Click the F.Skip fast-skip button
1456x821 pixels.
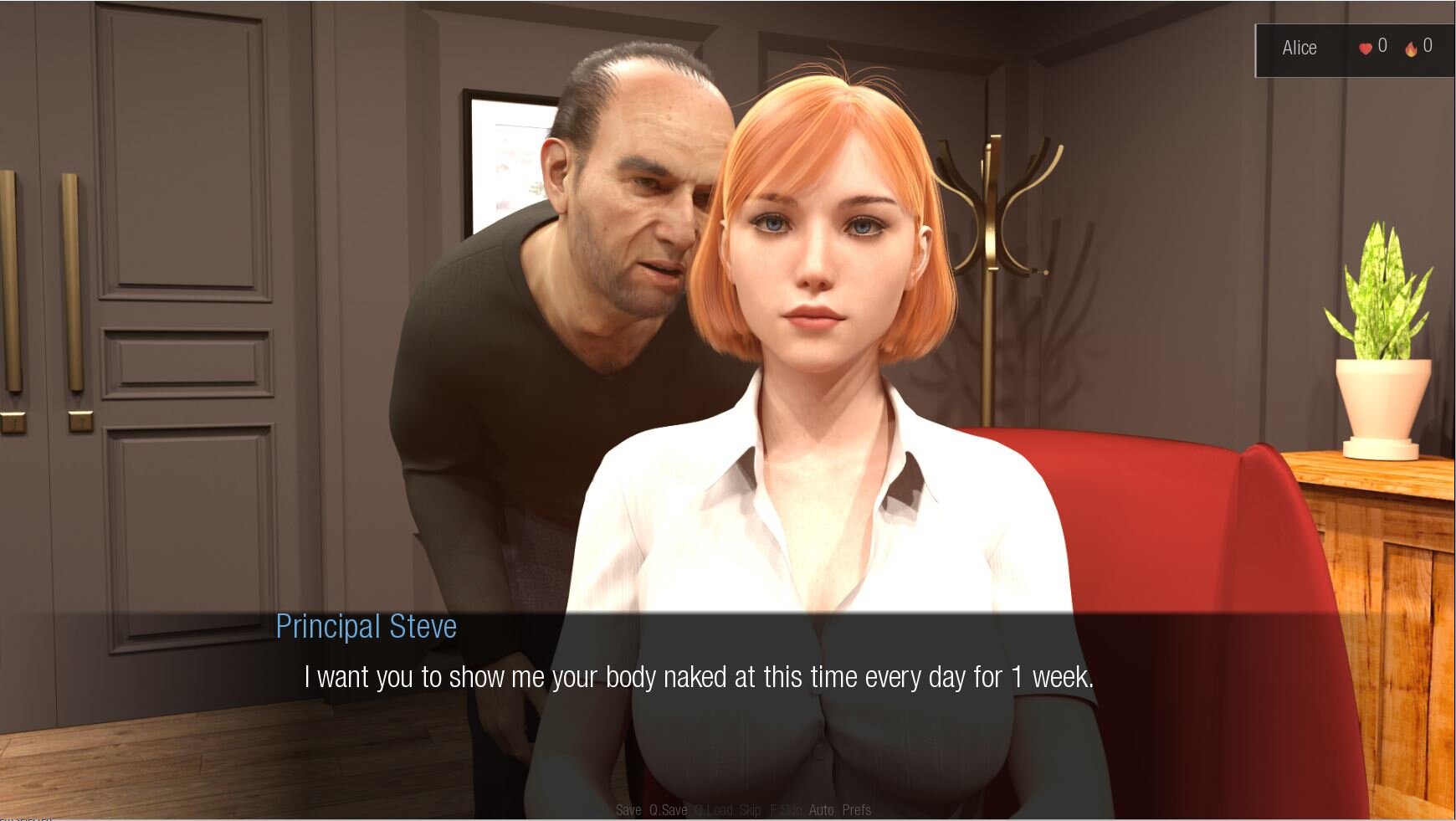[786, 810]
